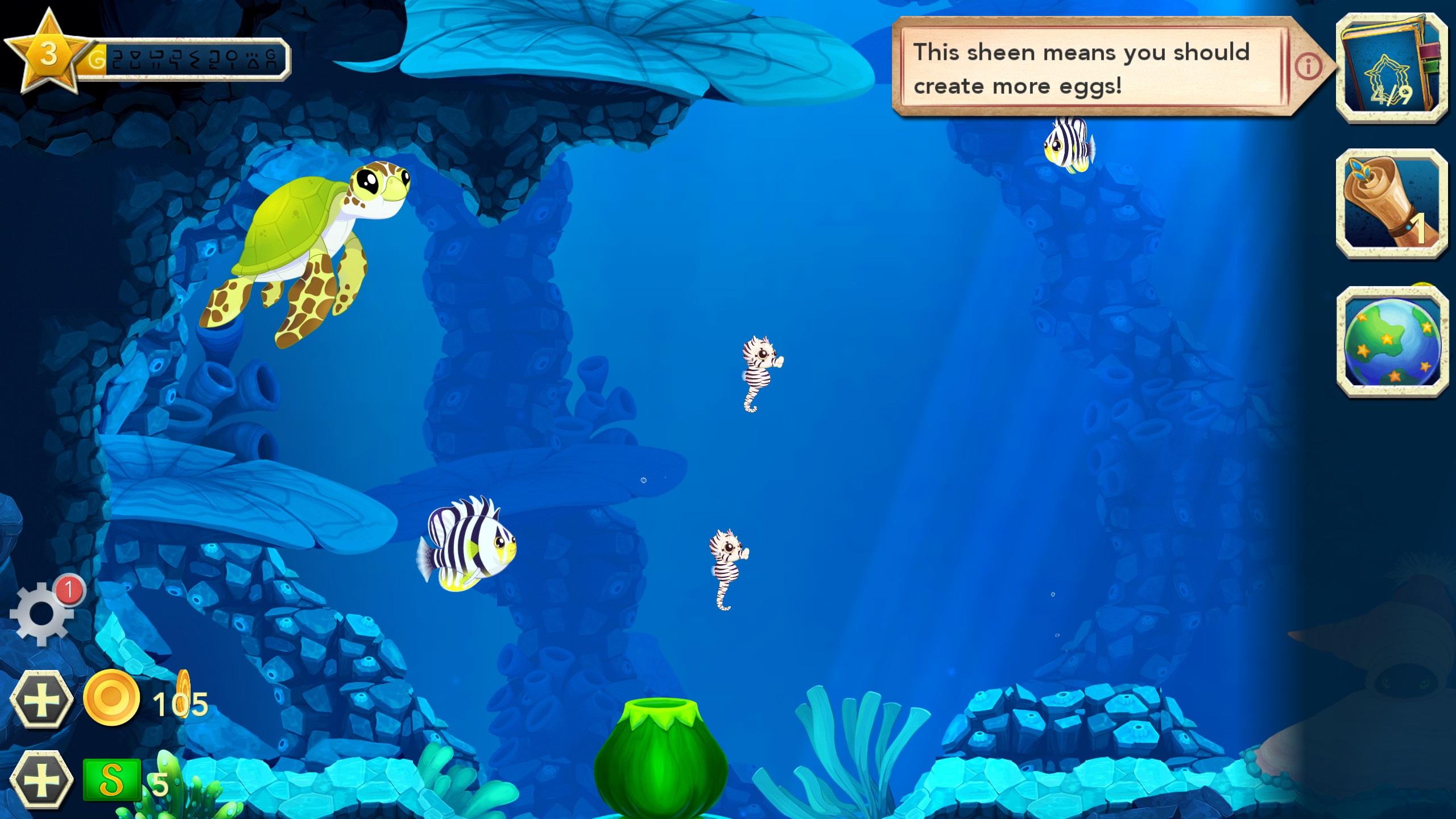Open the journal showing 4/9 progress
1456x819 pixels.
(1393, 69)
